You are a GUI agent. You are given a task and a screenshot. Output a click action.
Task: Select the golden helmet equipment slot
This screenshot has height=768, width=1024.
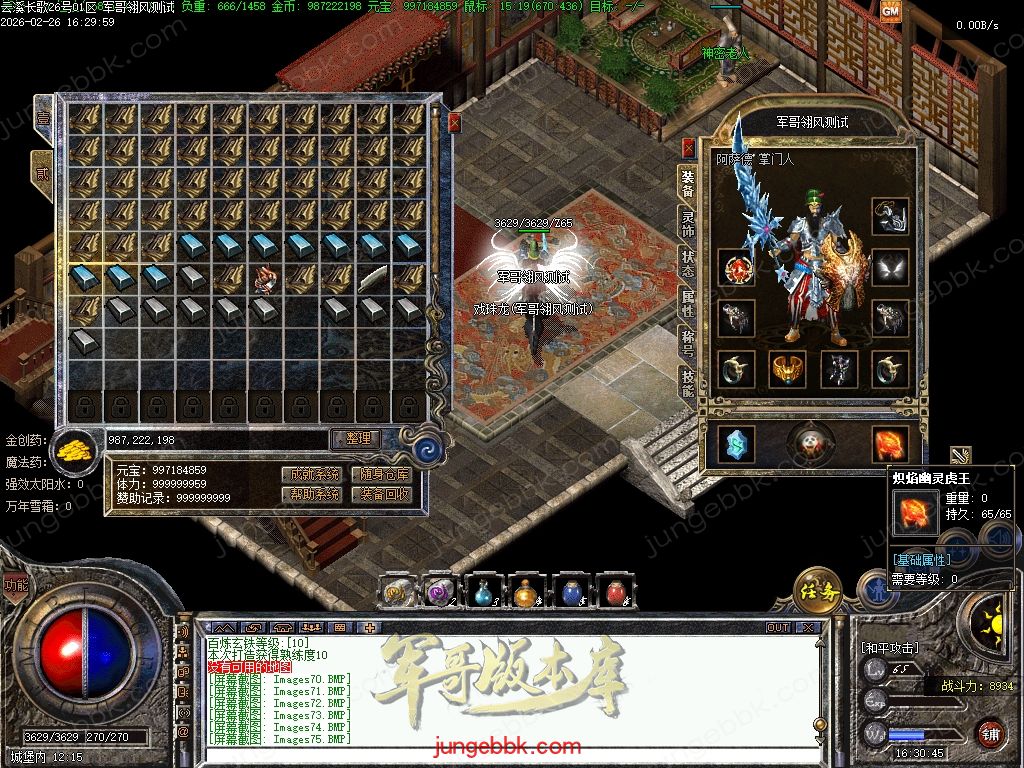point(787,369)
